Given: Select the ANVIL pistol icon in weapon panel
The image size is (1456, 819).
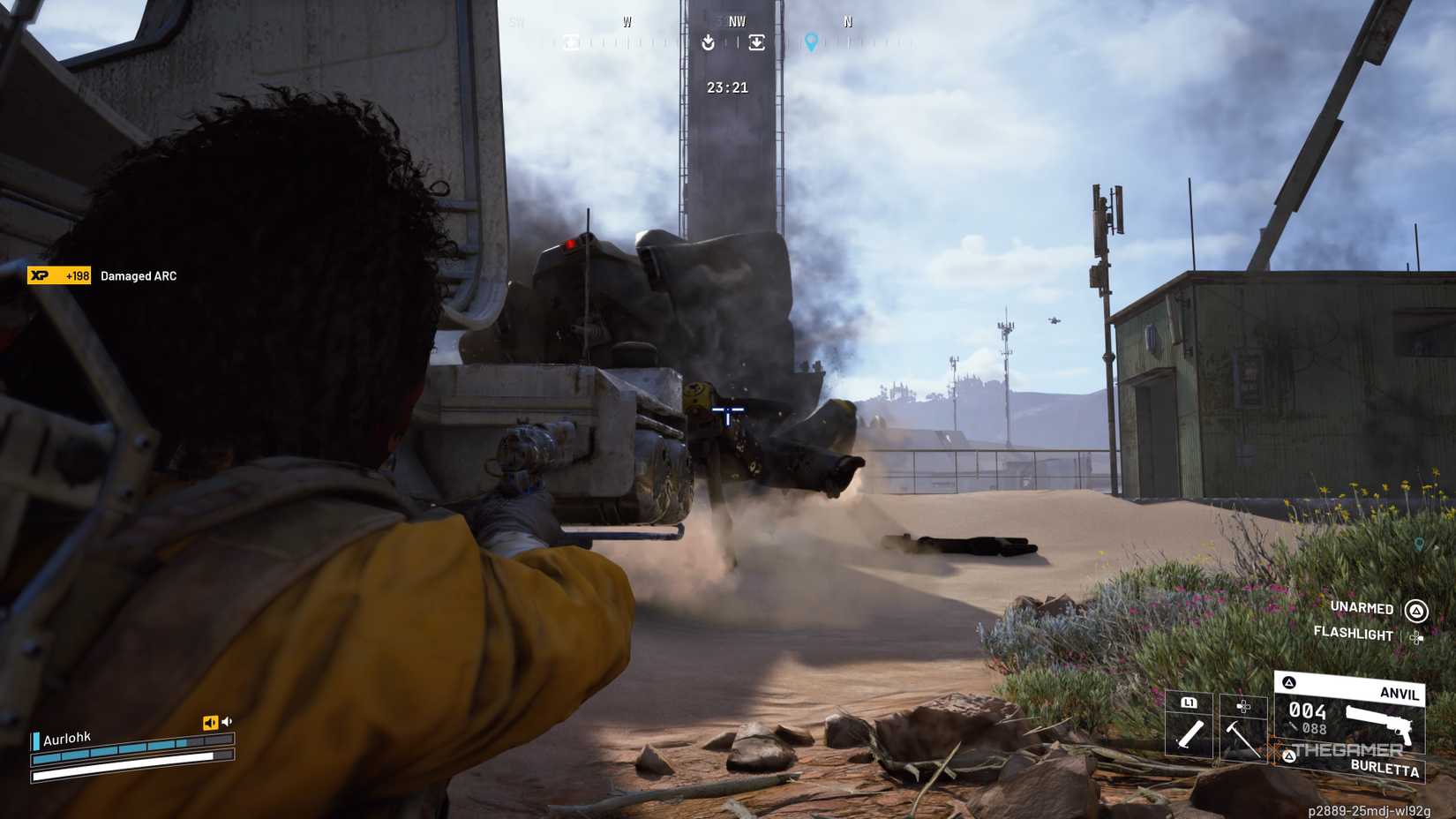Looking at the screenshot, I should click(x=1378, y=724).
